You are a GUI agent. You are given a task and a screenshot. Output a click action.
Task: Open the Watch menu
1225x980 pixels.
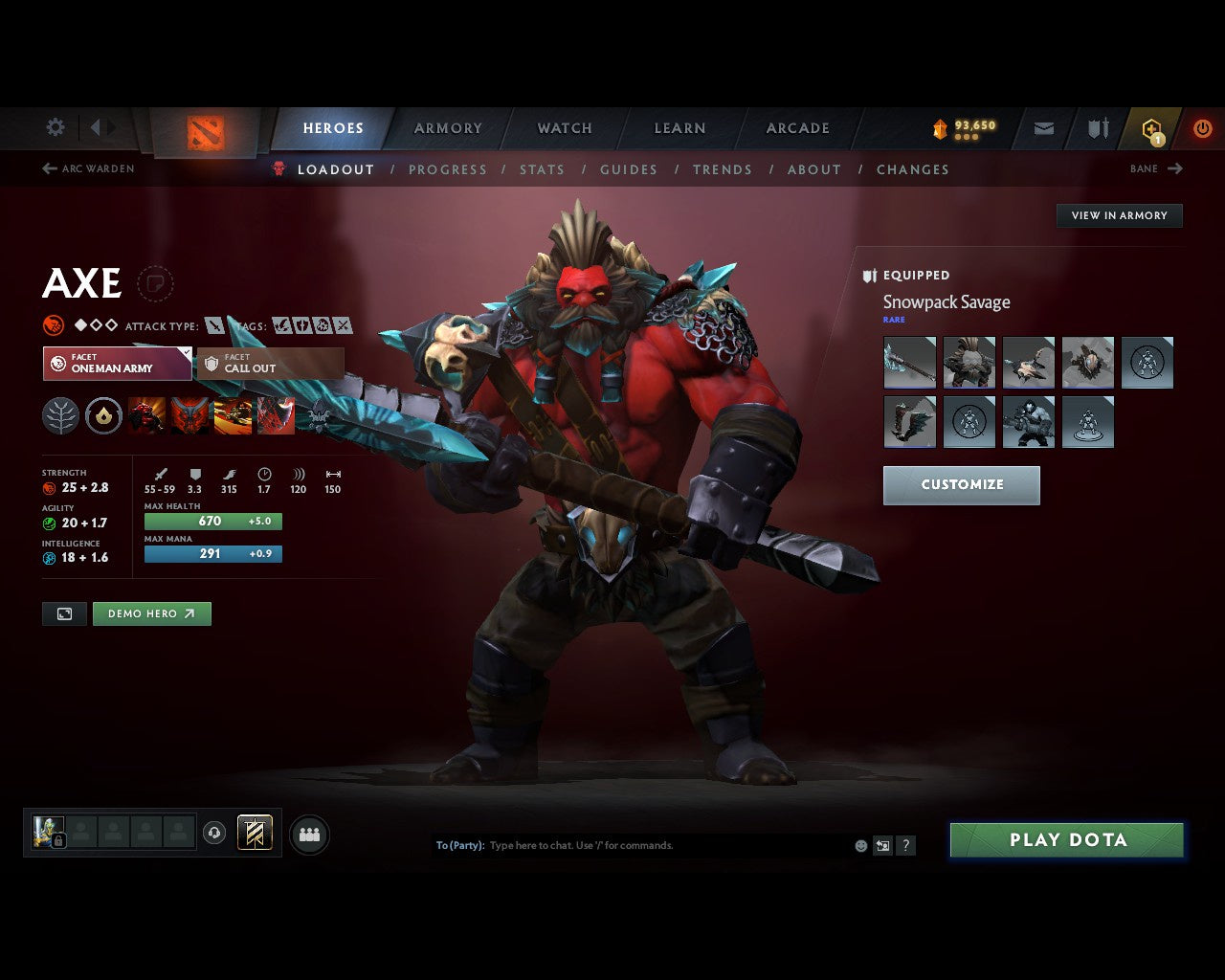click(x=564, y=127)
